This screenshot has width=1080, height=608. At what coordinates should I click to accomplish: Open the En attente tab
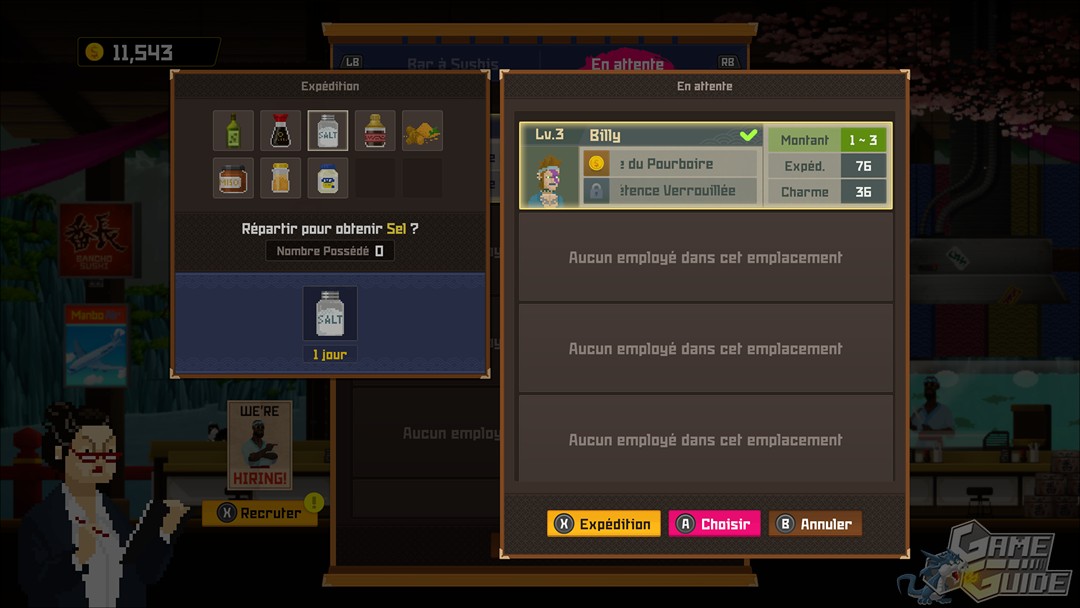pos(627,65)
